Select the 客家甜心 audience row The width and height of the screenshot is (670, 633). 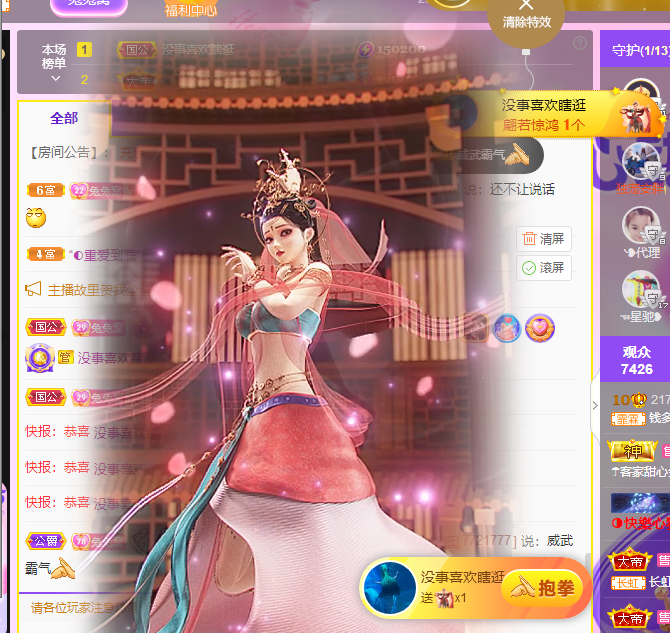640,471
